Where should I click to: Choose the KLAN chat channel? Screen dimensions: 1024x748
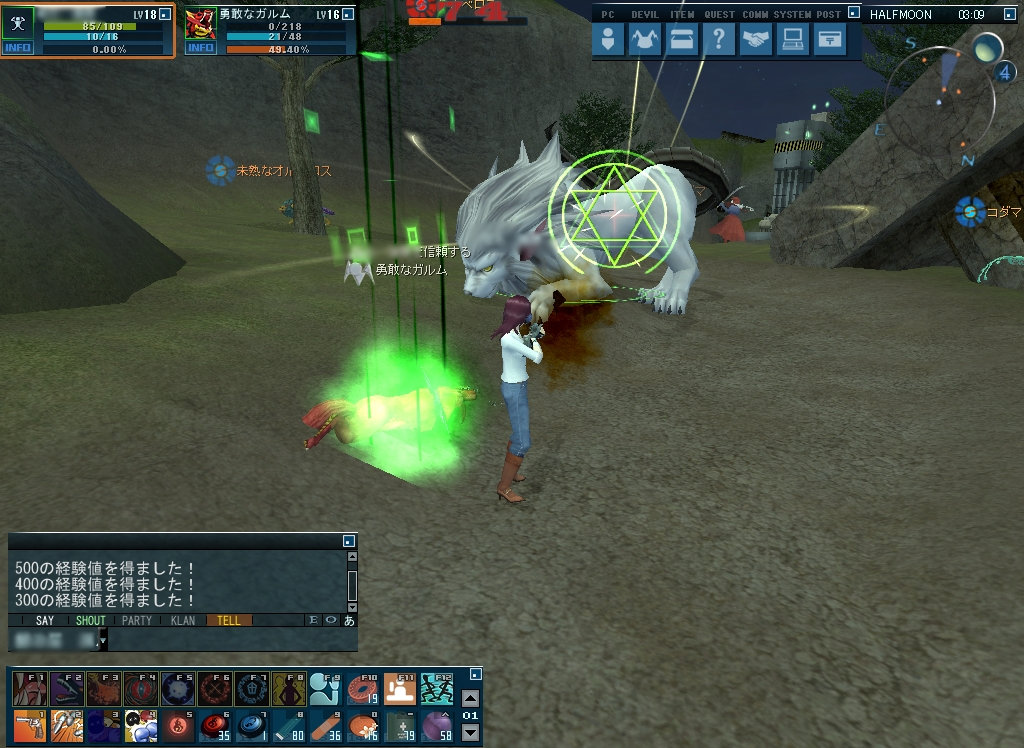point(183,620)
